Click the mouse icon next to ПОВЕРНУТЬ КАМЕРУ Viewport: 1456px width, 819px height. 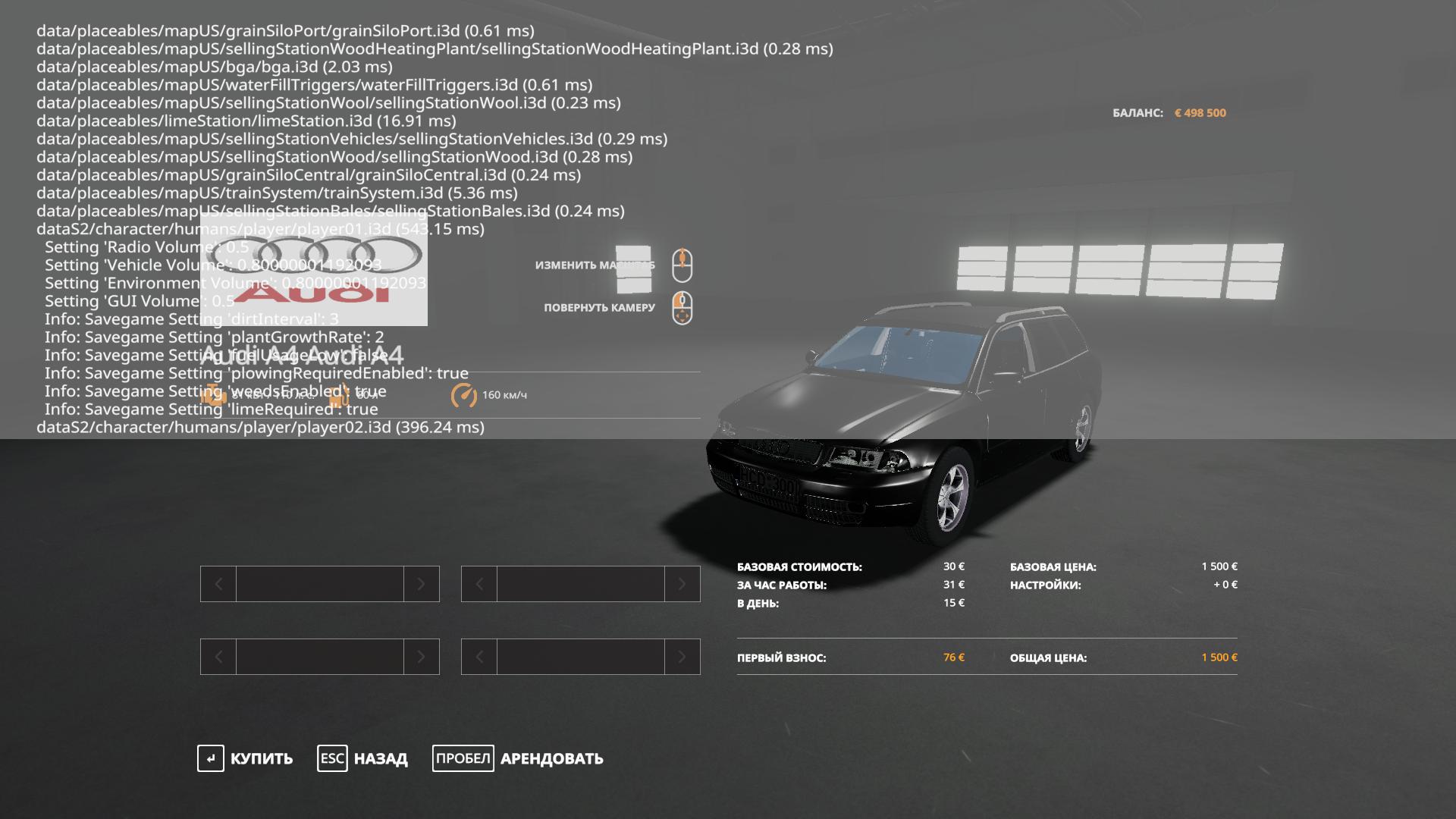682,309
